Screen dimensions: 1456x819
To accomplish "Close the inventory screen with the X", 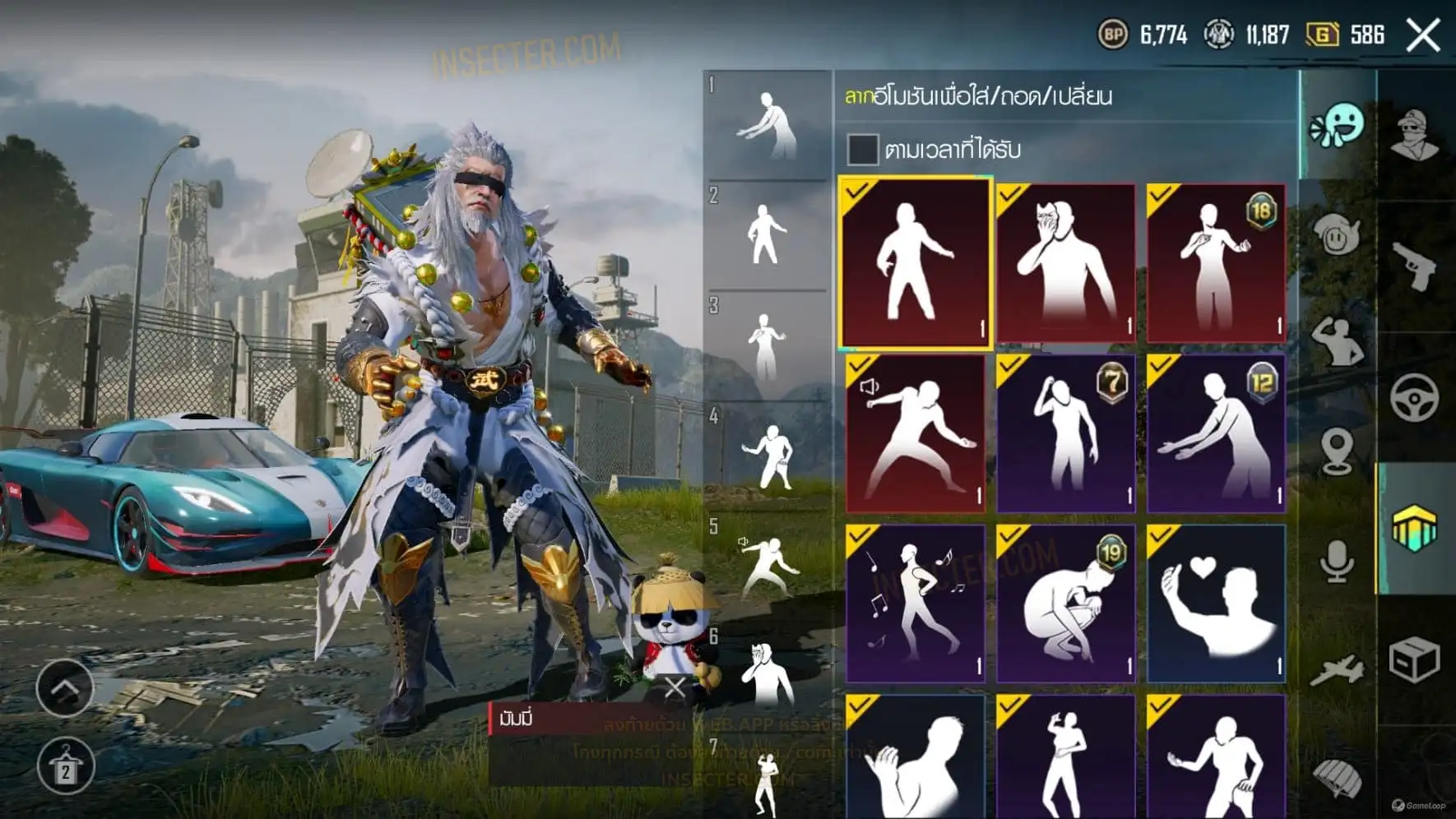I will [x=1423, y=35].
